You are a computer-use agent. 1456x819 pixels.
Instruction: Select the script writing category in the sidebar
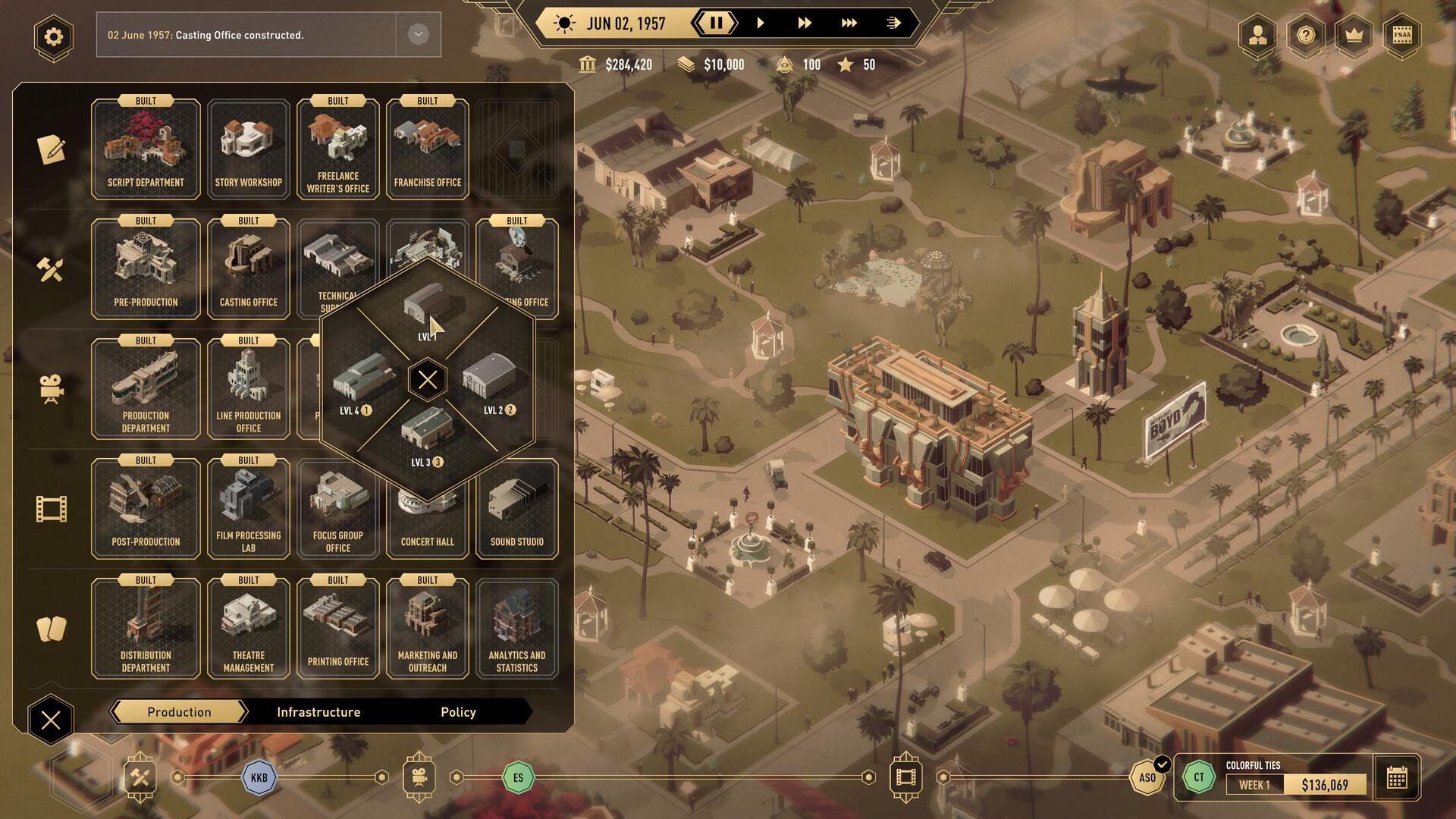point(50,149)
